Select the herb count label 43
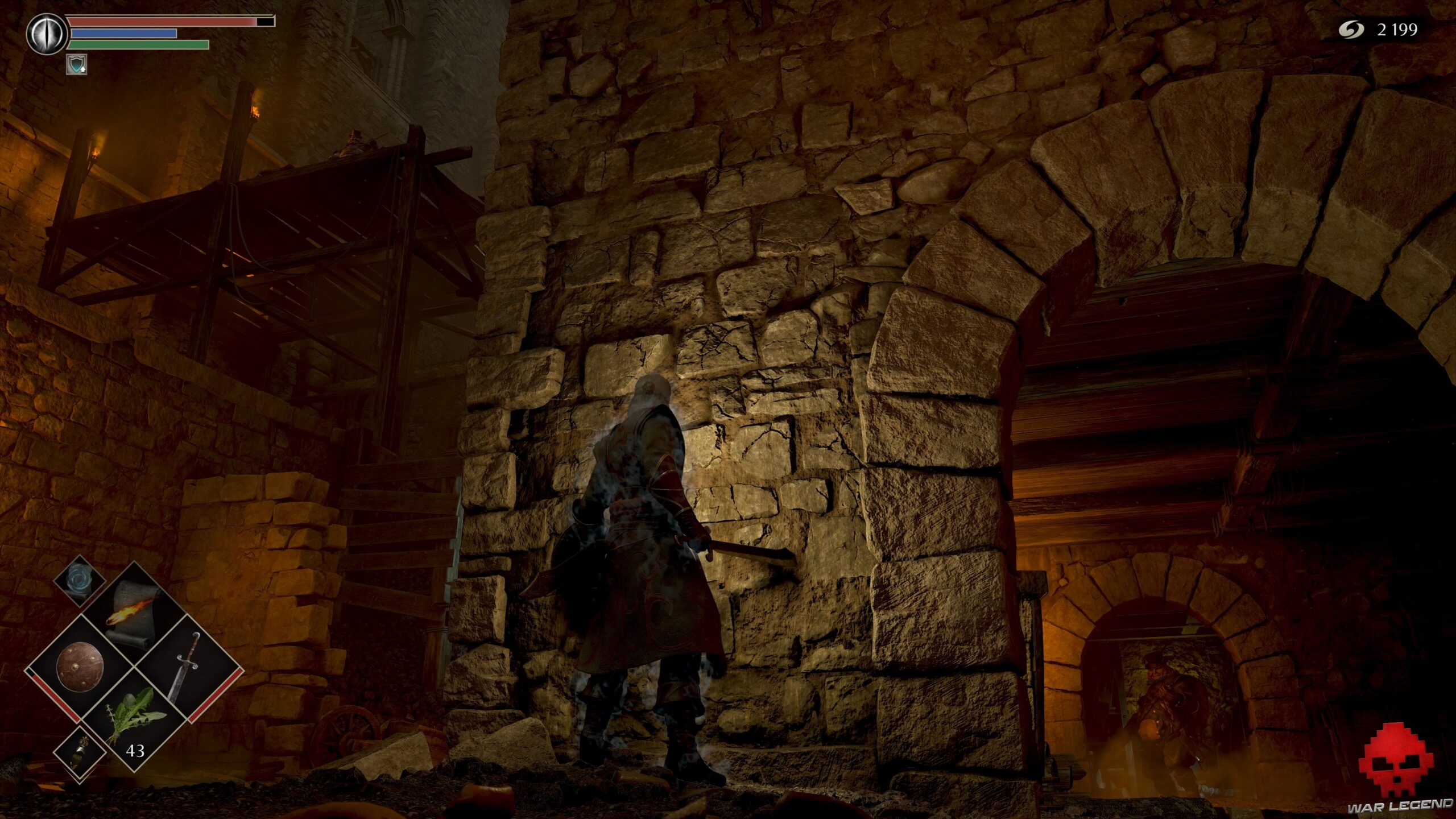Screen dimensions: 1456x819 coord(135,750)
